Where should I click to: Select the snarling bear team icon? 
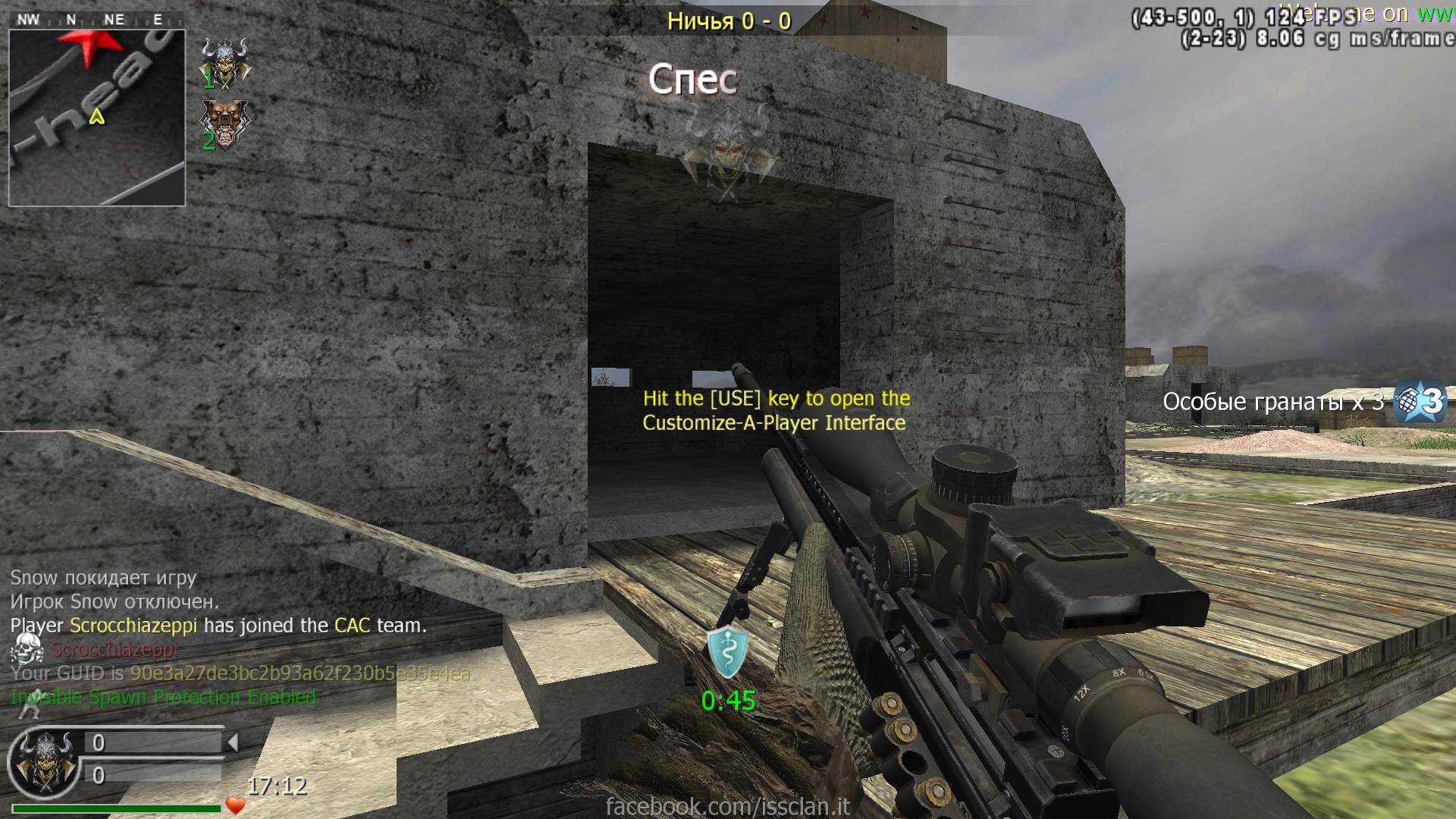tap(224, 124)
